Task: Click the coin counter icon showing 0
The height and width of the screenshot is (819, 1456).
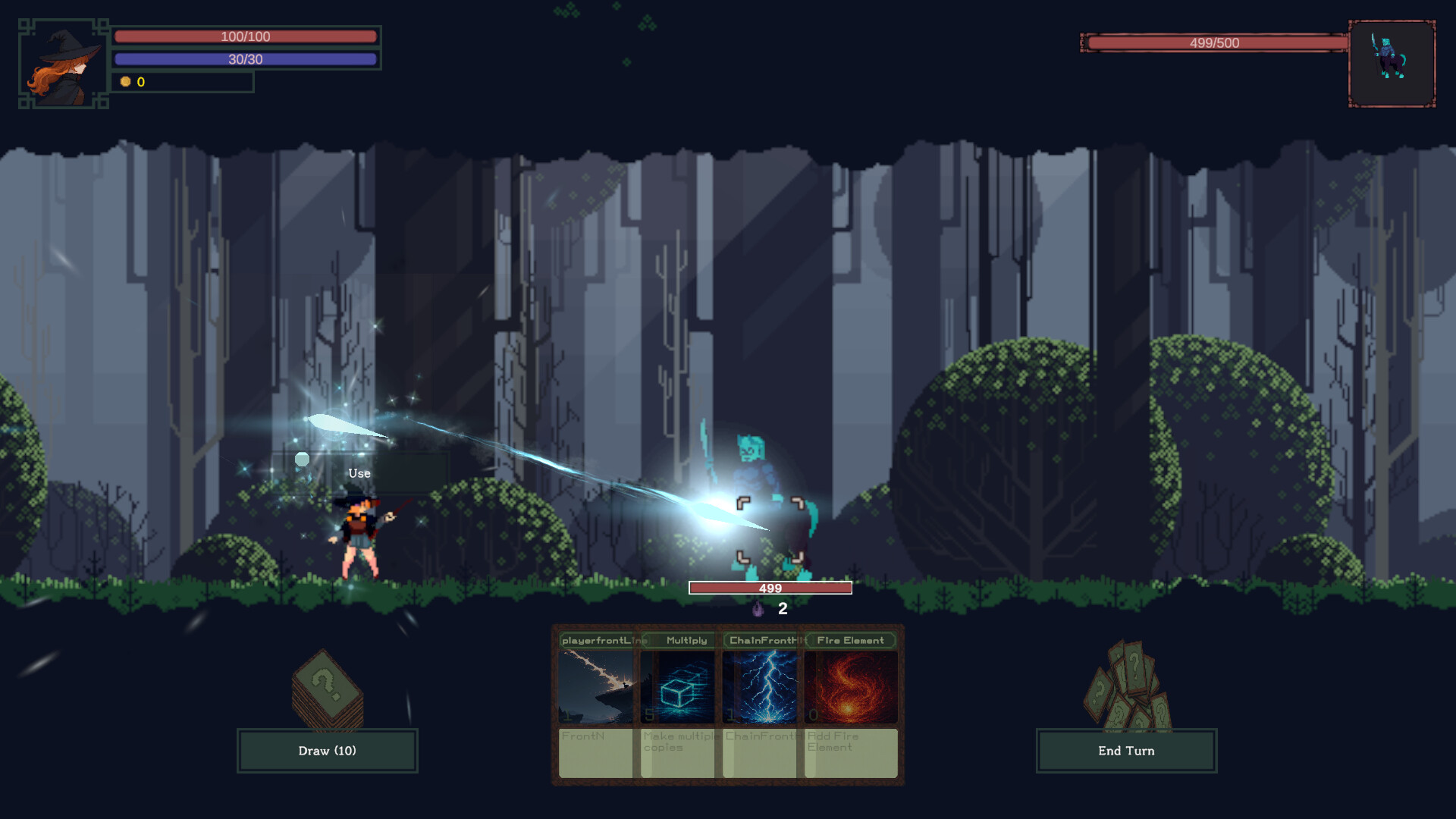Action: click(x=125, y=82)
